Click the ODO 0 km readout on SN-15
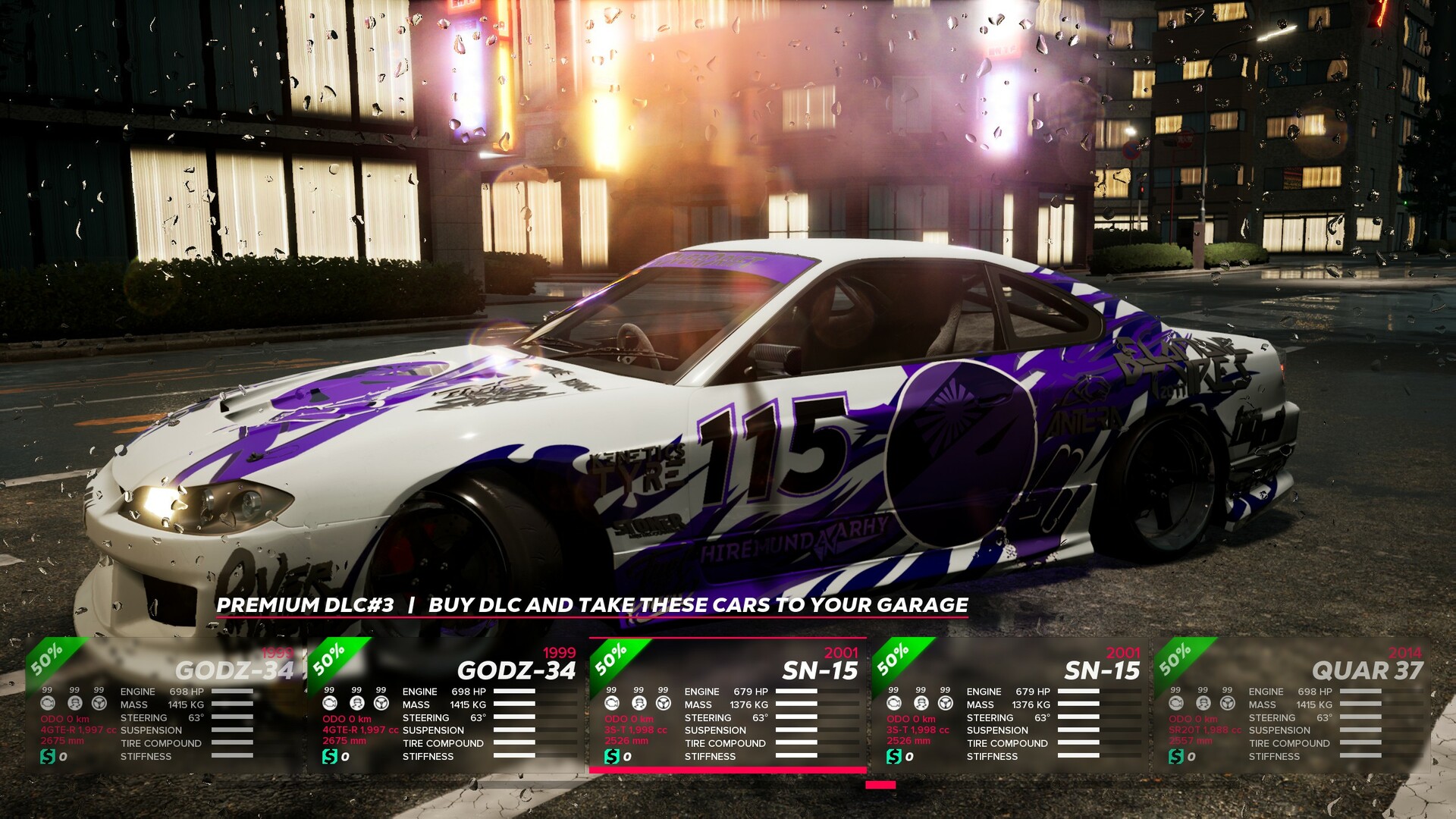The width and height of the screenshot is (1456, 819). pyautogui.click(x=629, y=718)
